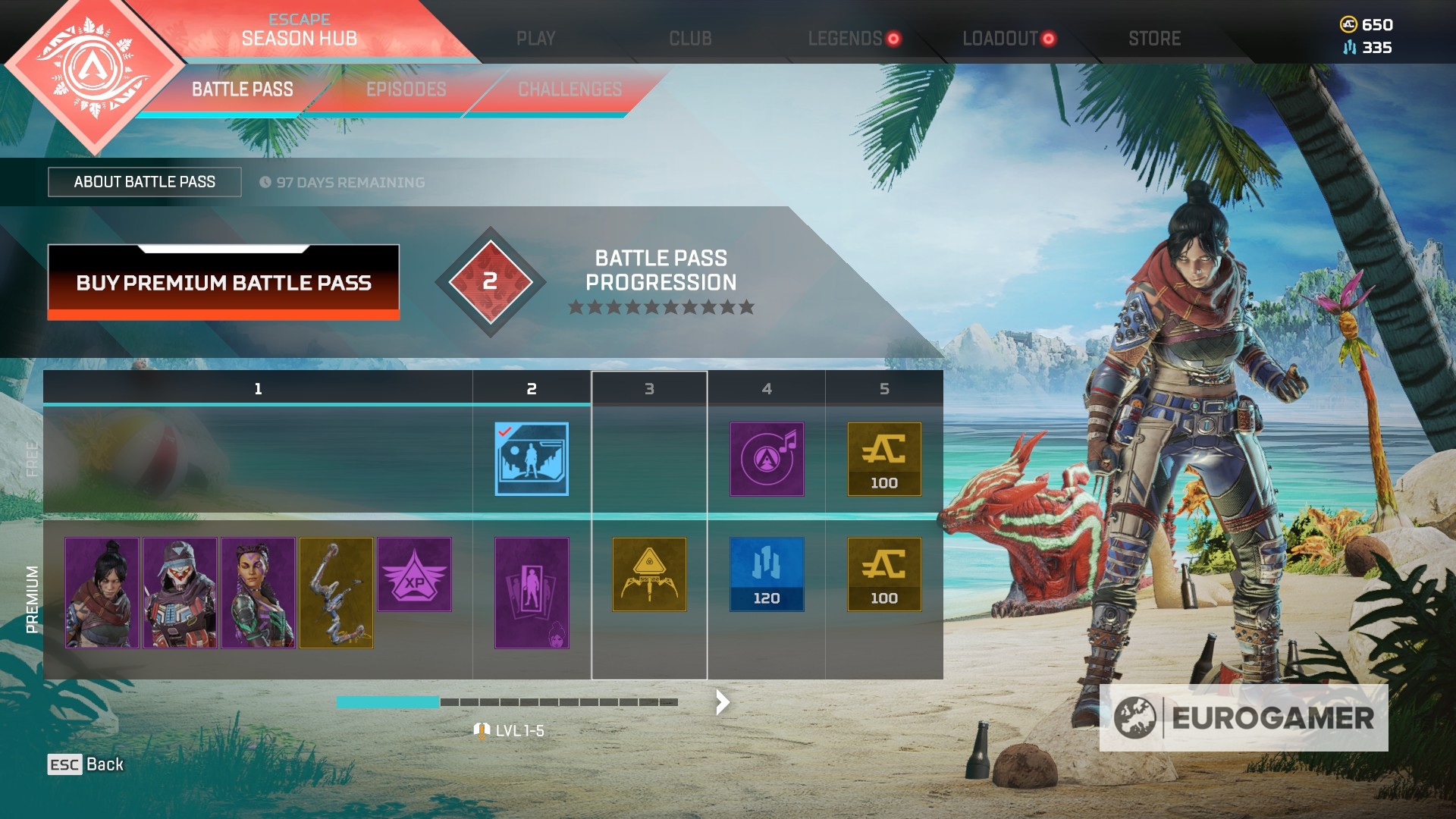The image size is (1456, 819).
Task: Go to the Loadout tab
Action: [999, 39]
